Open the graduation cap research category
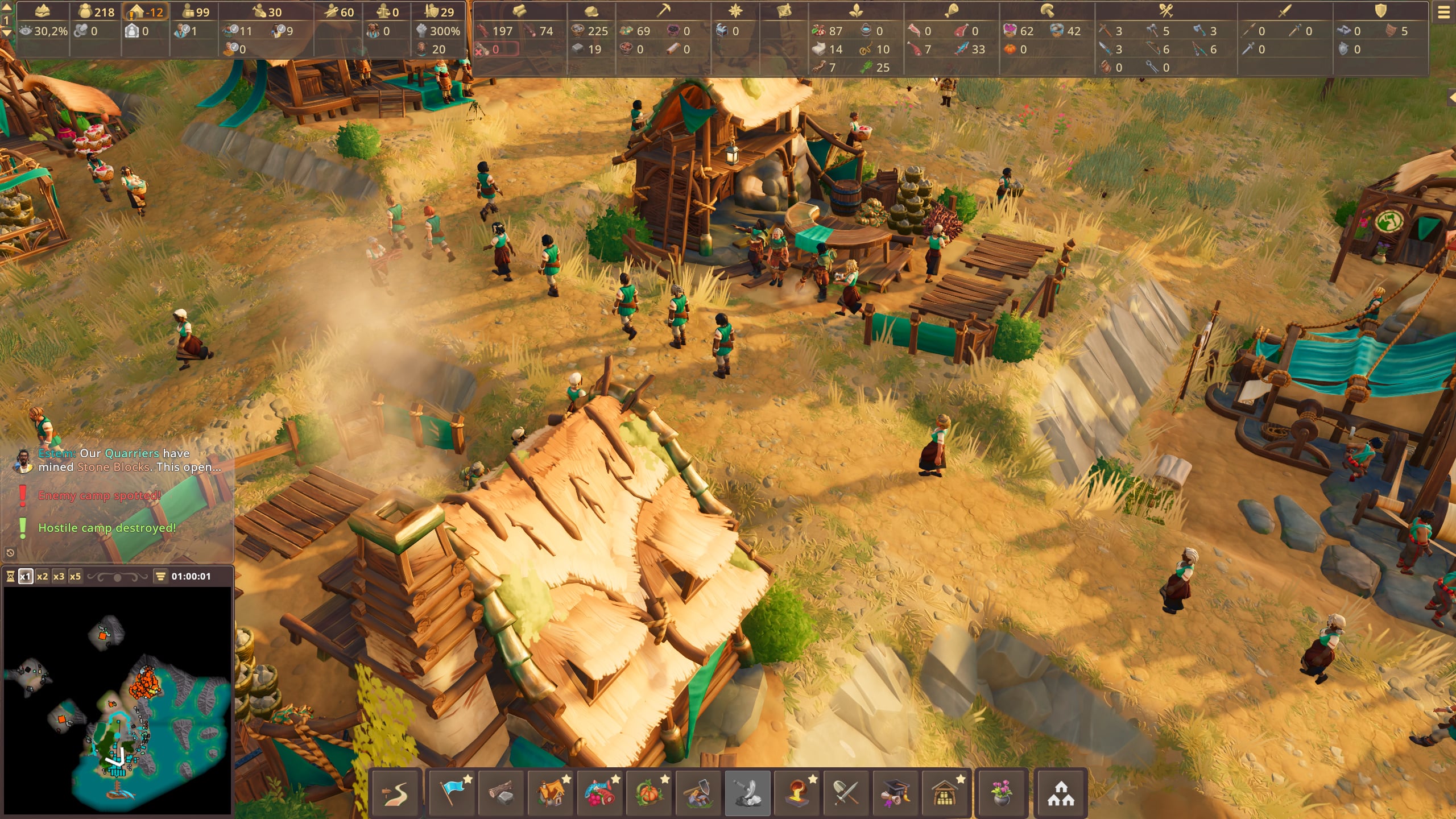The image size is (1456, 819). (895, 793)
